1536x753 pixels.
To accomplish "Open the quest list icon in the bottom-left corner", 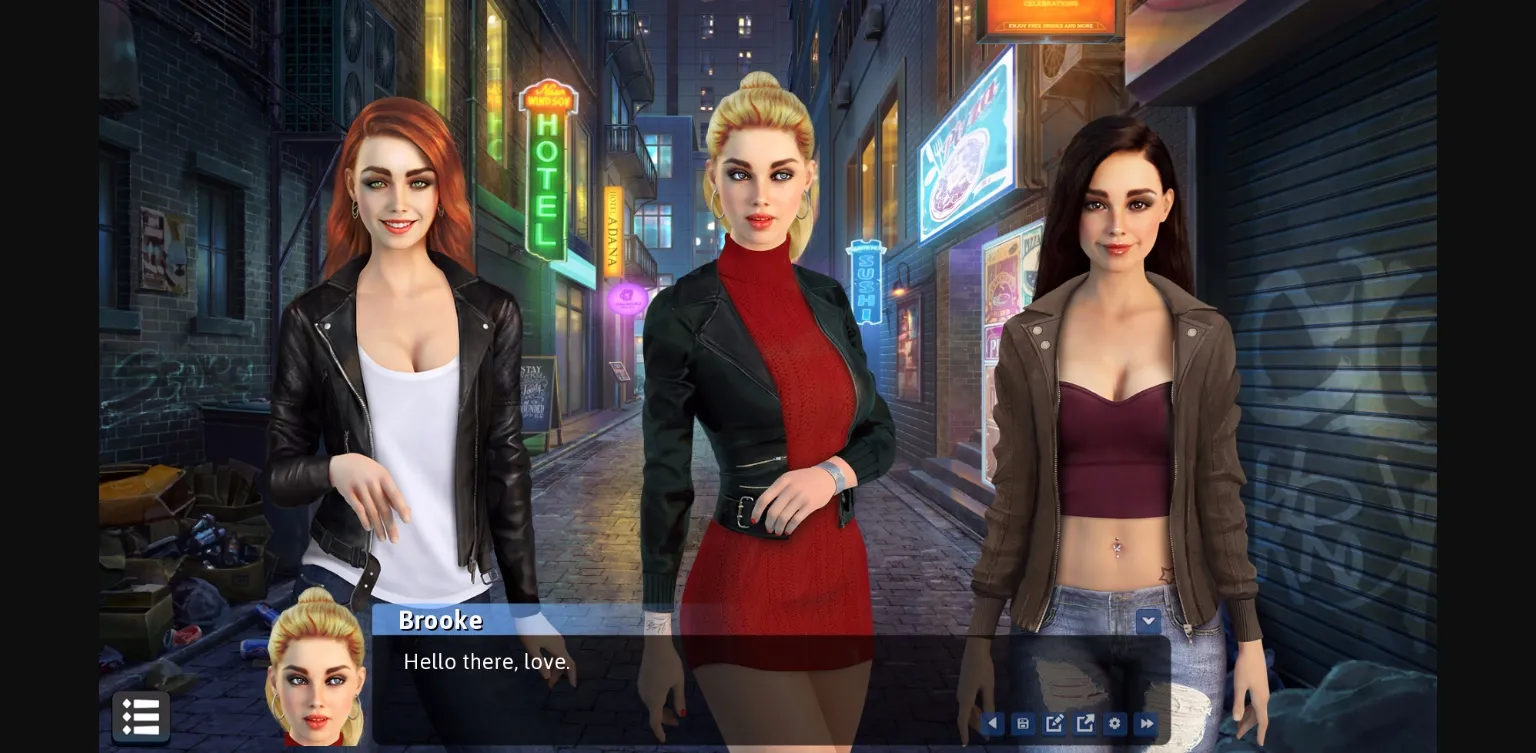I will coord(141,717).
